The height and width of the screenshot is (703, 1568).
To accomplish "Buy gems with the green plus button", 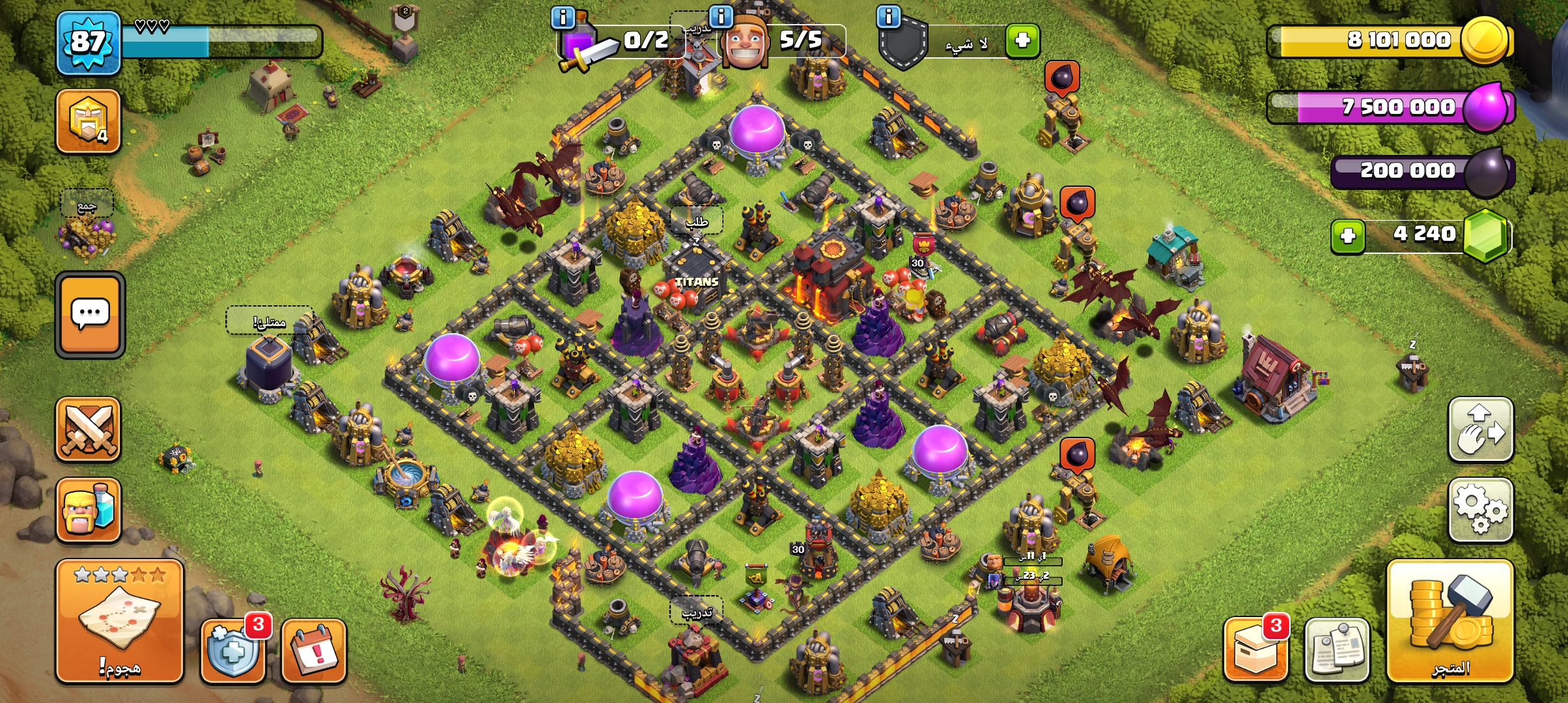I will click(x=1347, y=236).
